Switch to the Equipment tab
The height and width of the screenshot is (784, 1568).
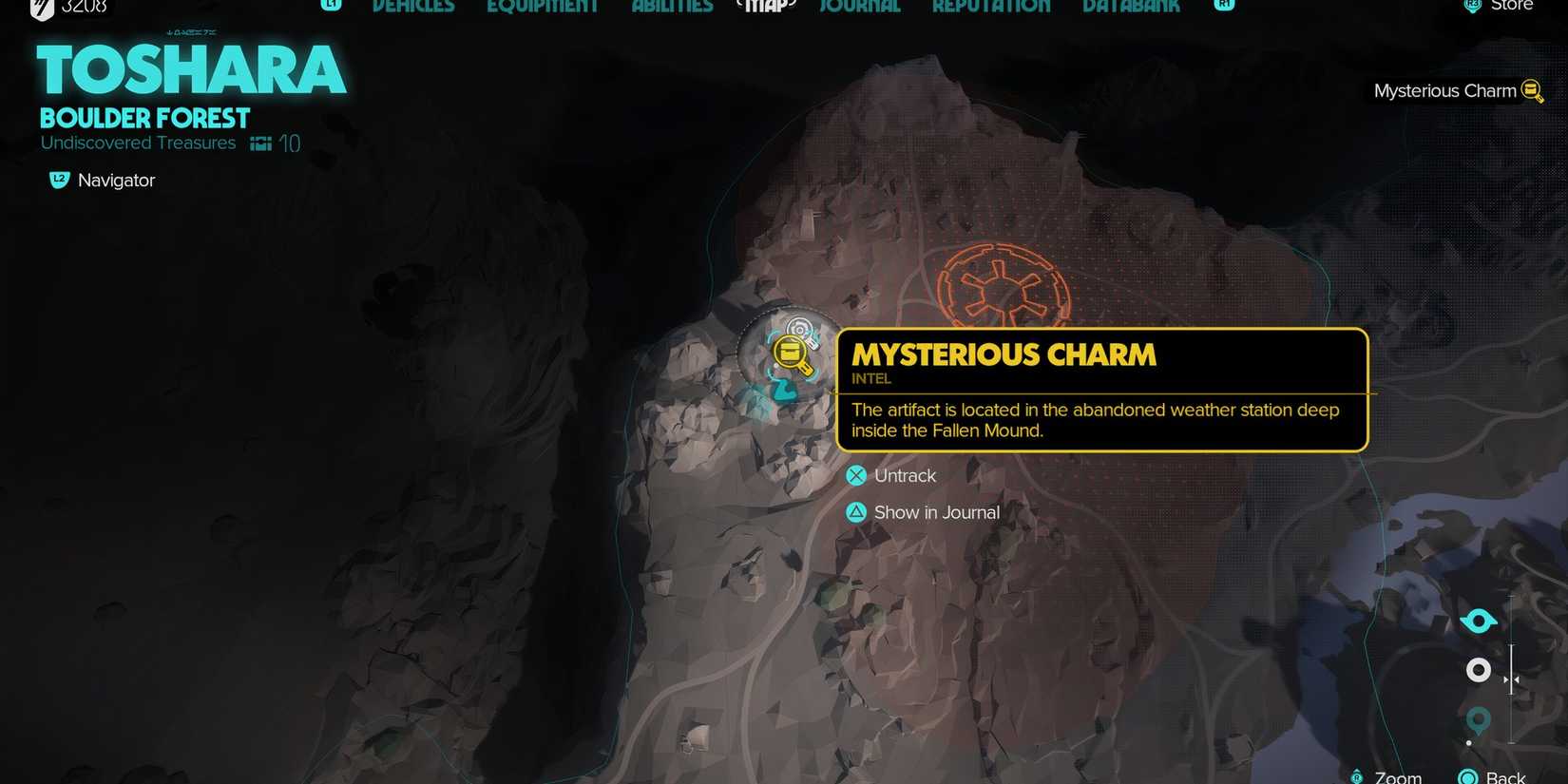543,6
